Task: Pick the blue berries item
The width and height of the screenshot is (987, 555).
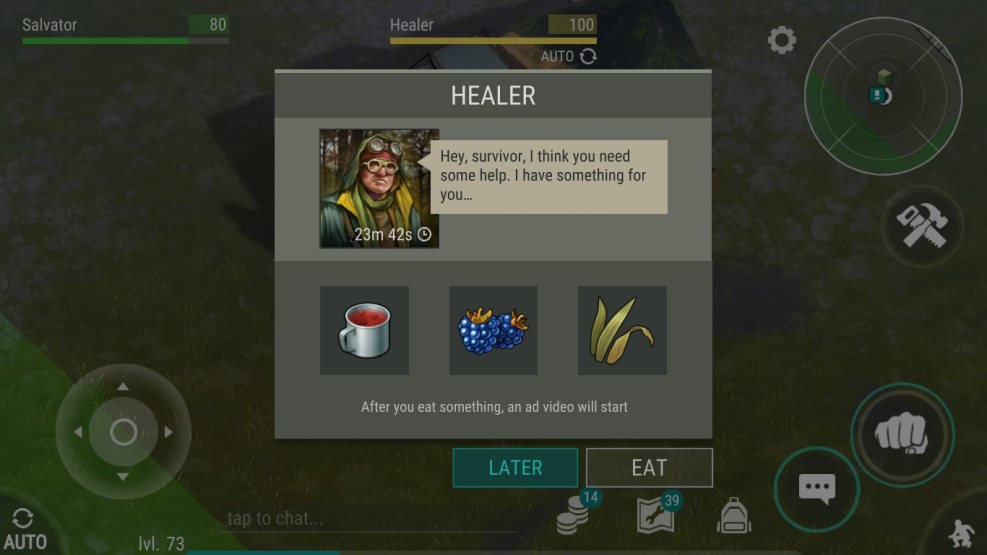Action: pyautogui.click(x=493, y=330)
